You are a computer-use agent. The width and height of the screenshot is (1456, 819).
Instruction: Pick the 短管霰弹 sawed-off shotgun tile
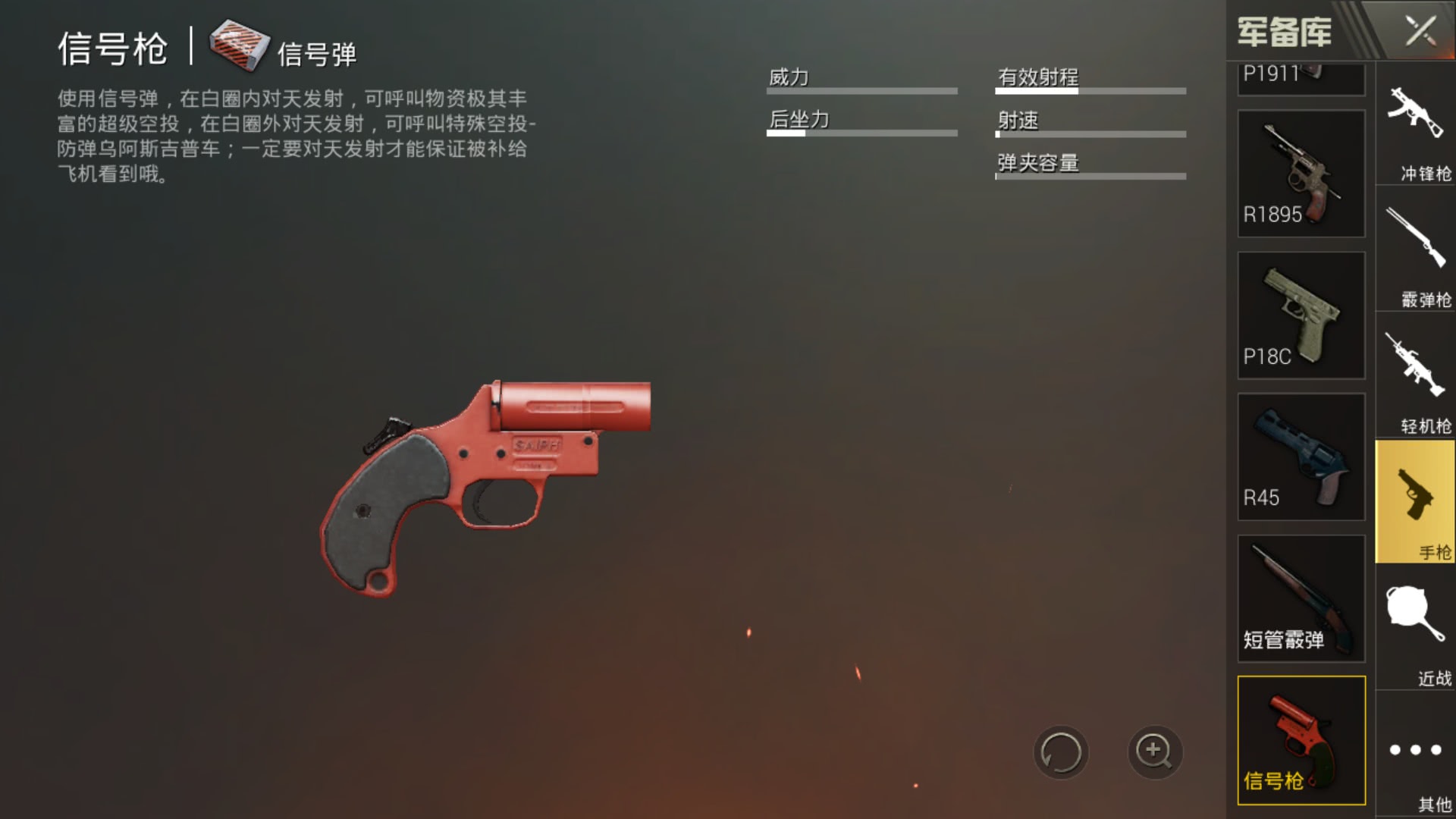[x=1301, y=598]
